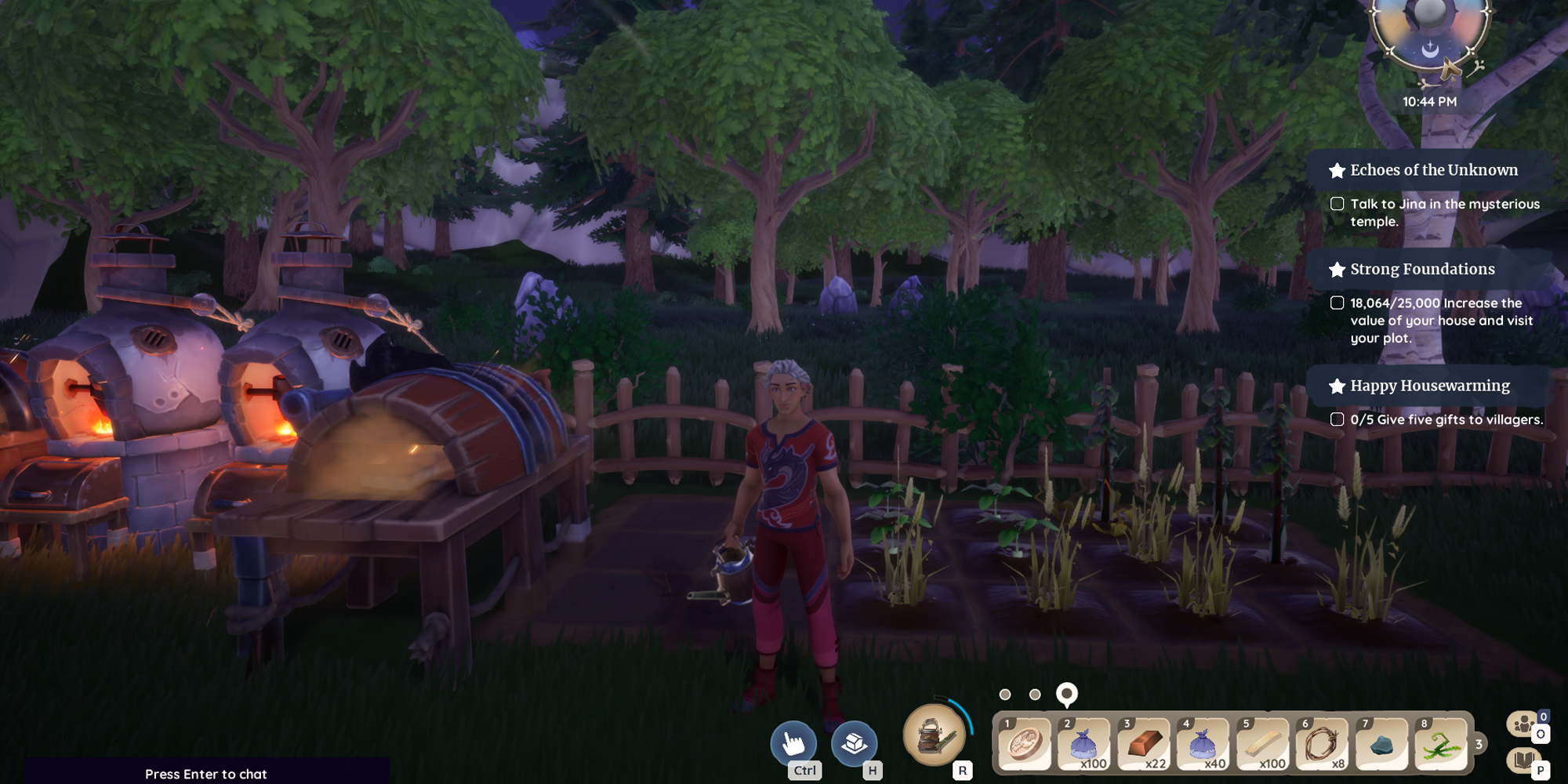The height and width of the screenshot is (784, 1568).
Task: Open the housing placement box icon
Action: pos(854,742)
